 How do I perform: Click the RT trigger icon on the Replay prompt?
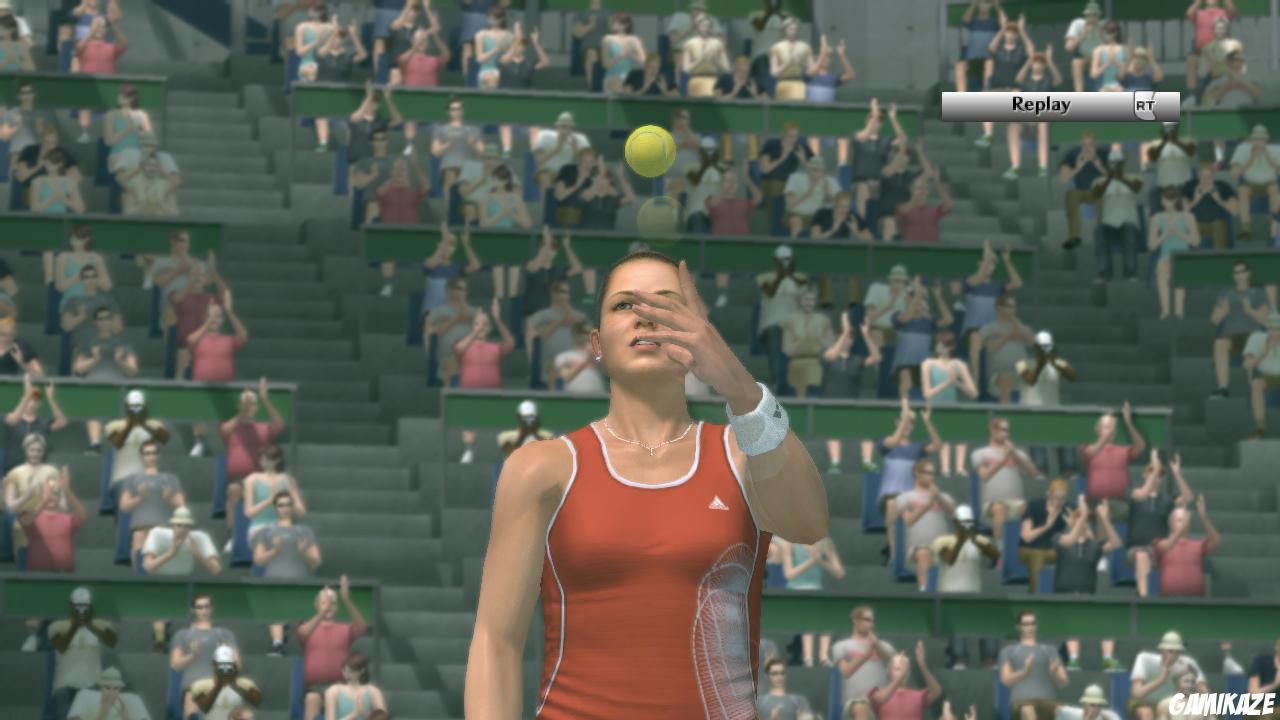pos(1146,104)
